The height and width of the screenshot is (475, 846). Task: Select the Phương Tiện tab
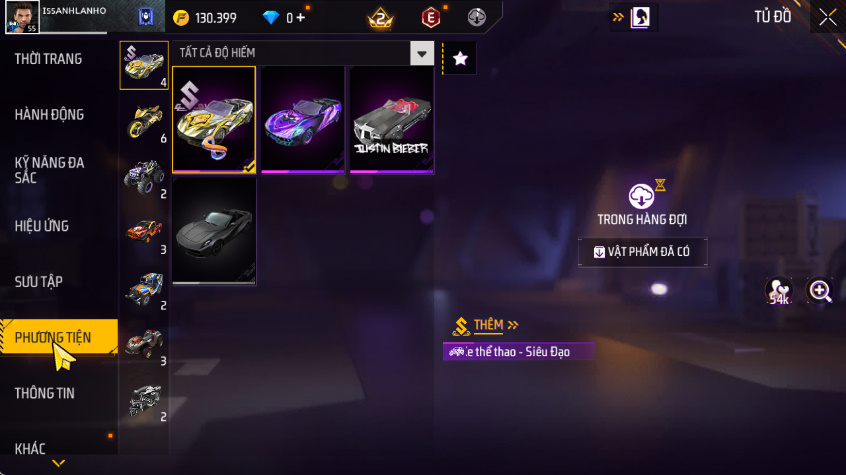point(54,338)
